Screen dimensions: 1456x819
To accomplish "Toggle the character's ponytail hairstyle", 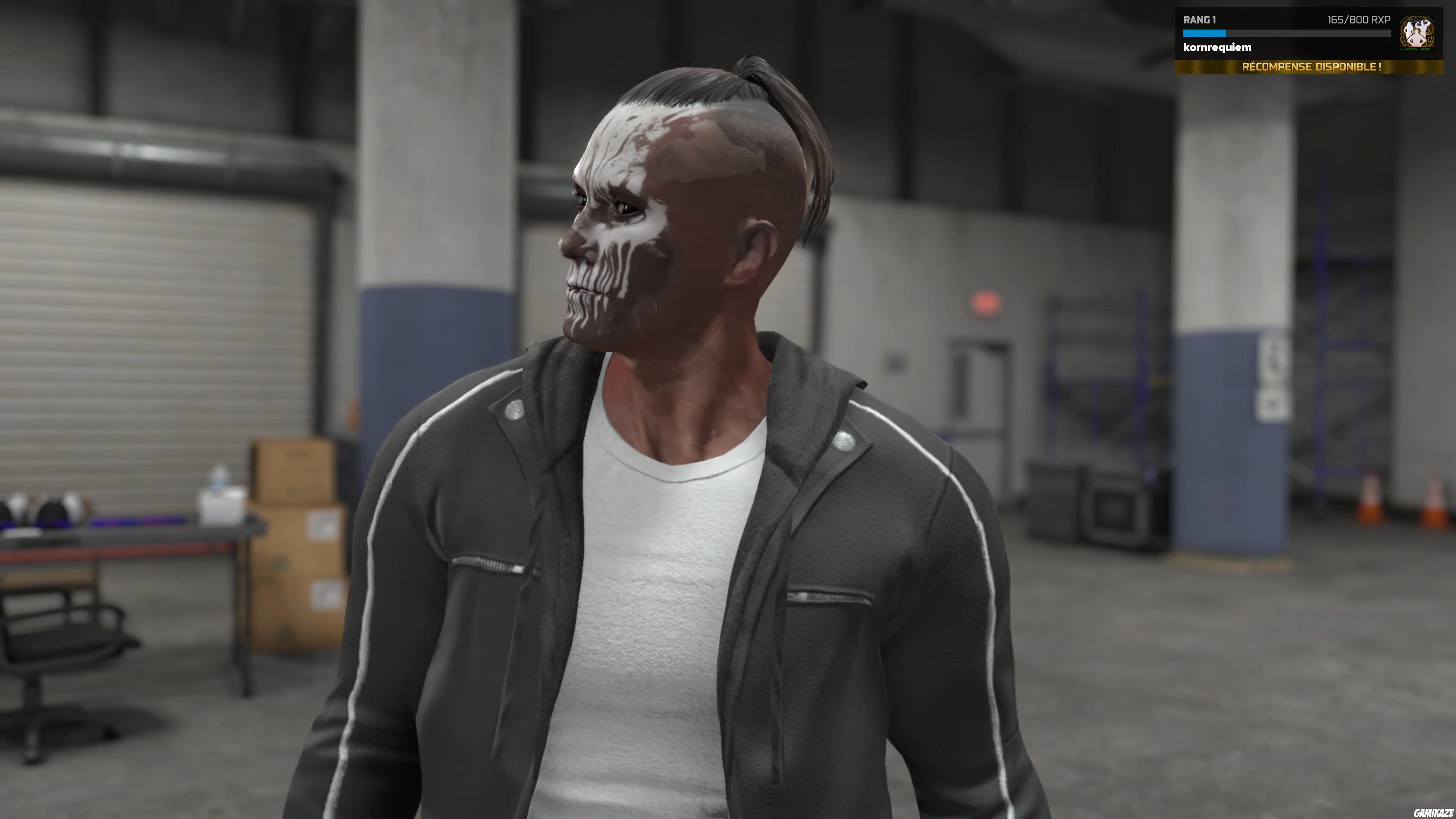I will (791, 141).
